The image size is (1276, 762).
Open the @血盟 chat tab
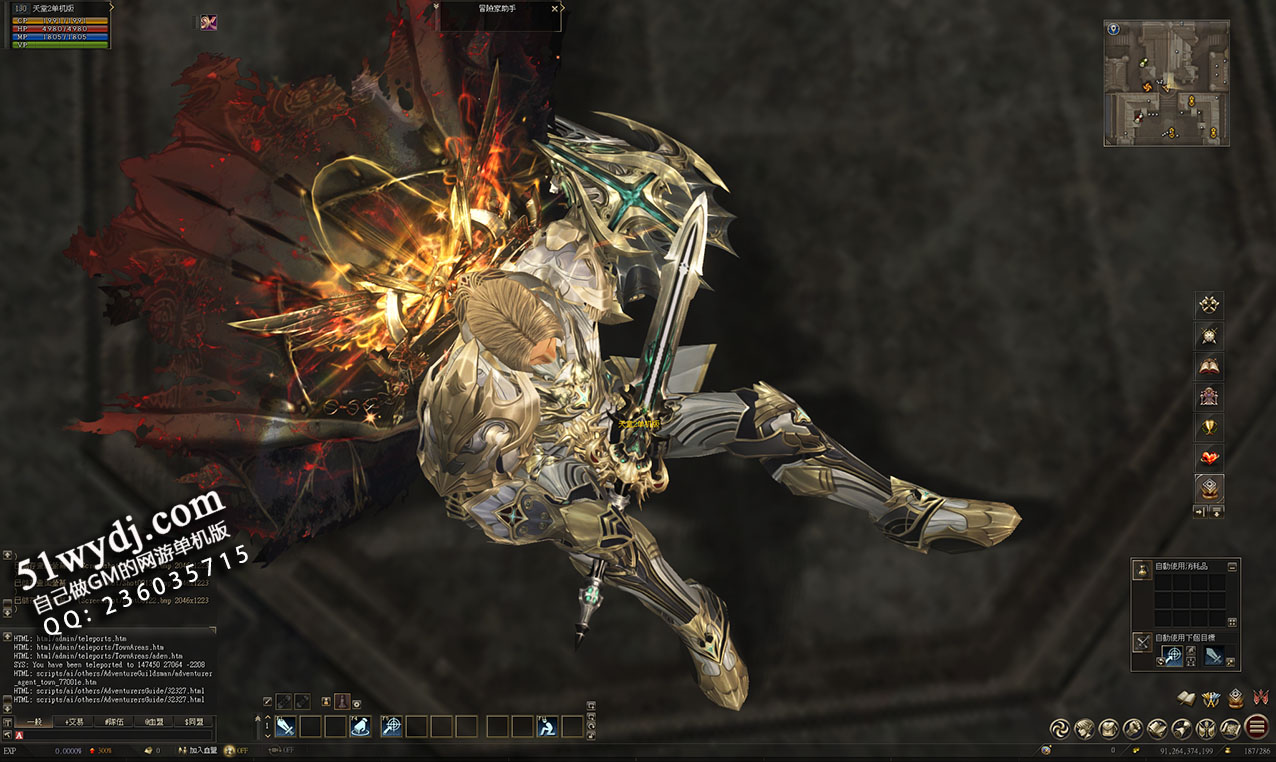click(x=153, y=721)
